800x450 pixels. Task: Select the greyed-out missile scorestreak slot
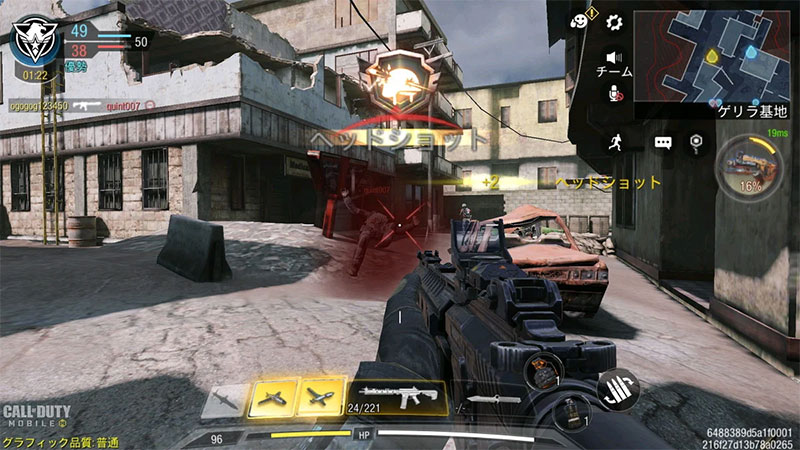pyautogui.click(x=224, y=400)
